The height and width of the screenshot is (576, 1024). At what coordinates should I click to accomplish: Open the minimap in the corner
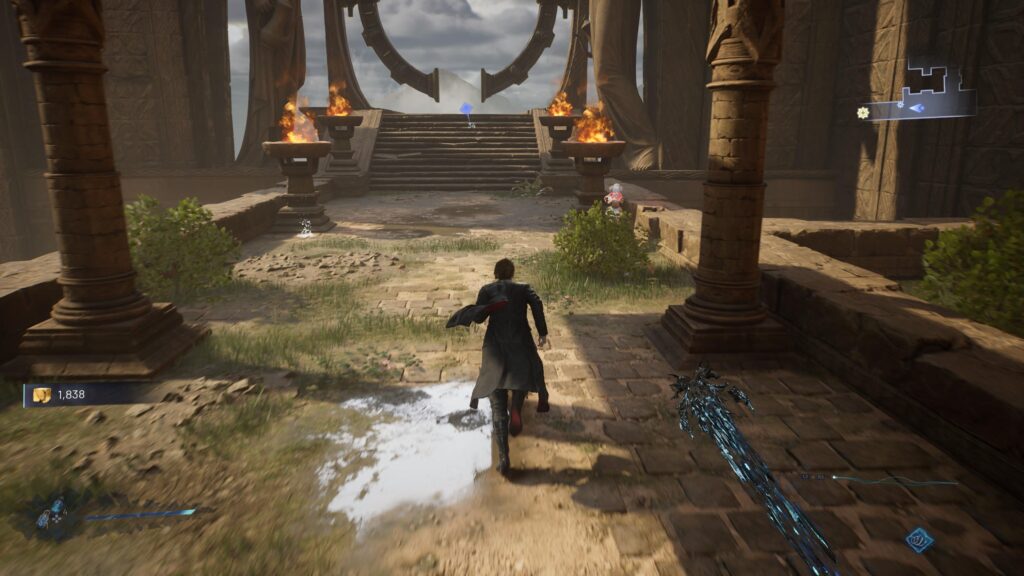pos(925,92)
